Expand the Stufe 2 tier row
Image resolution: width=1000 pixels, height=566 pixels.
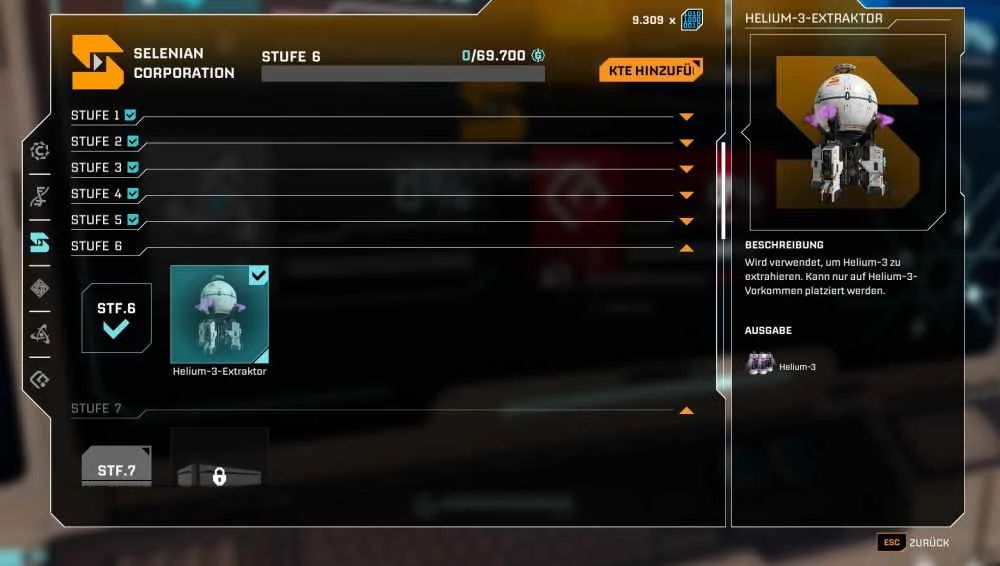click(x=686, y=142)
